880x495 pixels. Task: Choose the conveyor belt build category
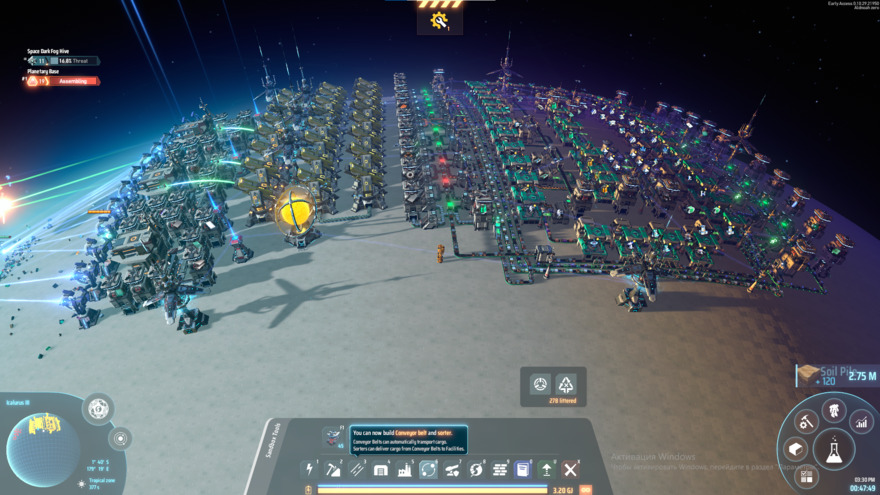[357, 469]
